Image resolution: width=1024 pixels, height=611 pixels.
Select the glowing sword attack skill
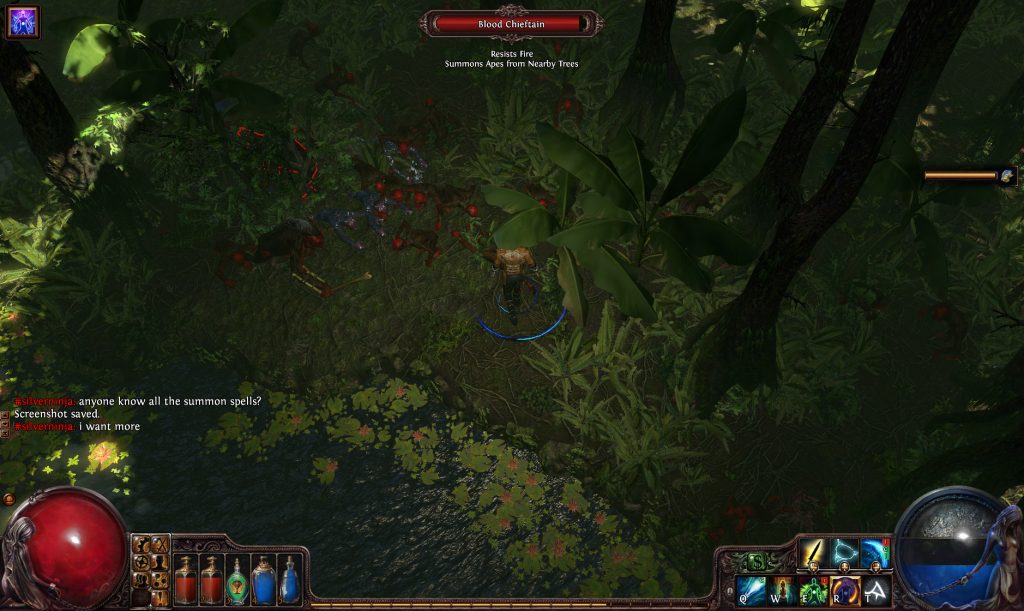[x=813, y=553]
